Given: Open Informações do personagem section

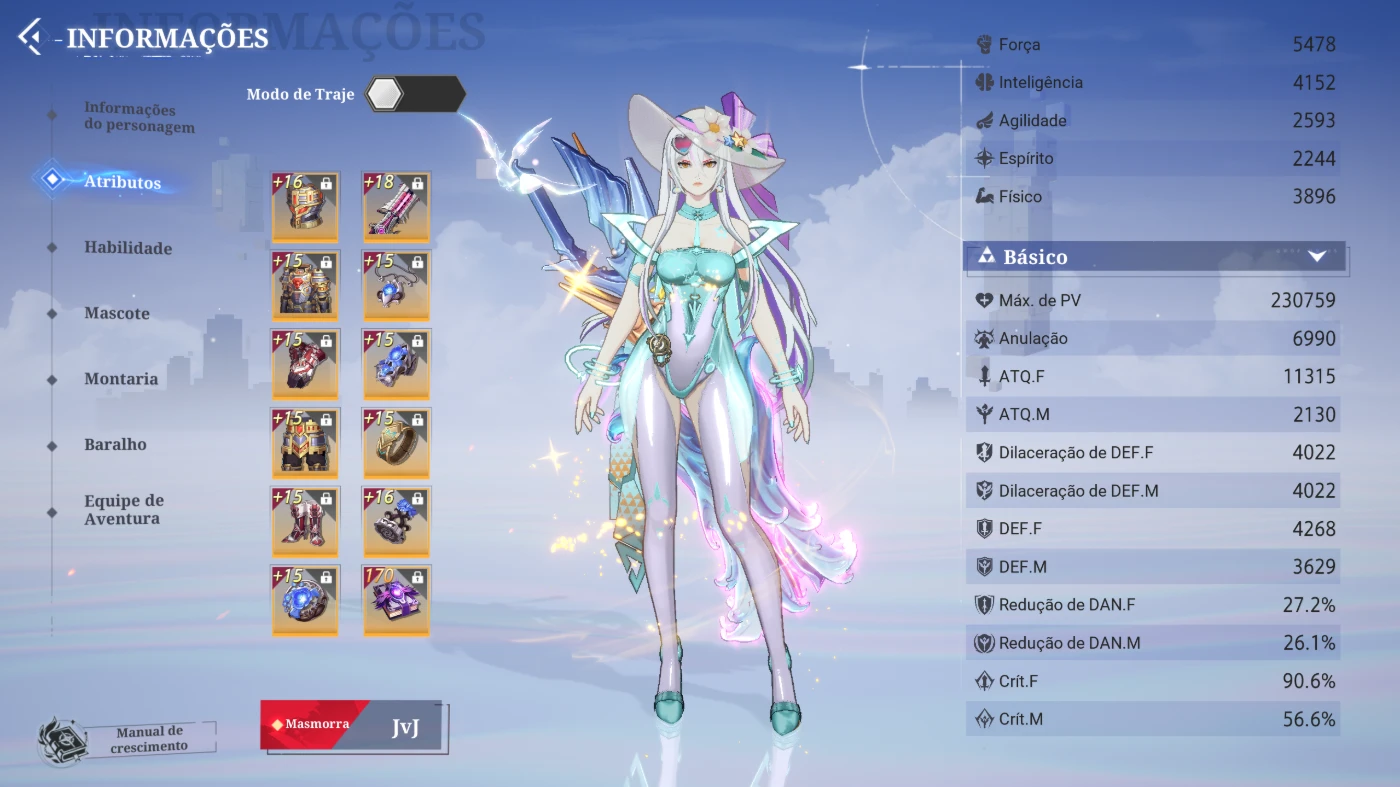Looking at the screenshot, I should [138, 118].
